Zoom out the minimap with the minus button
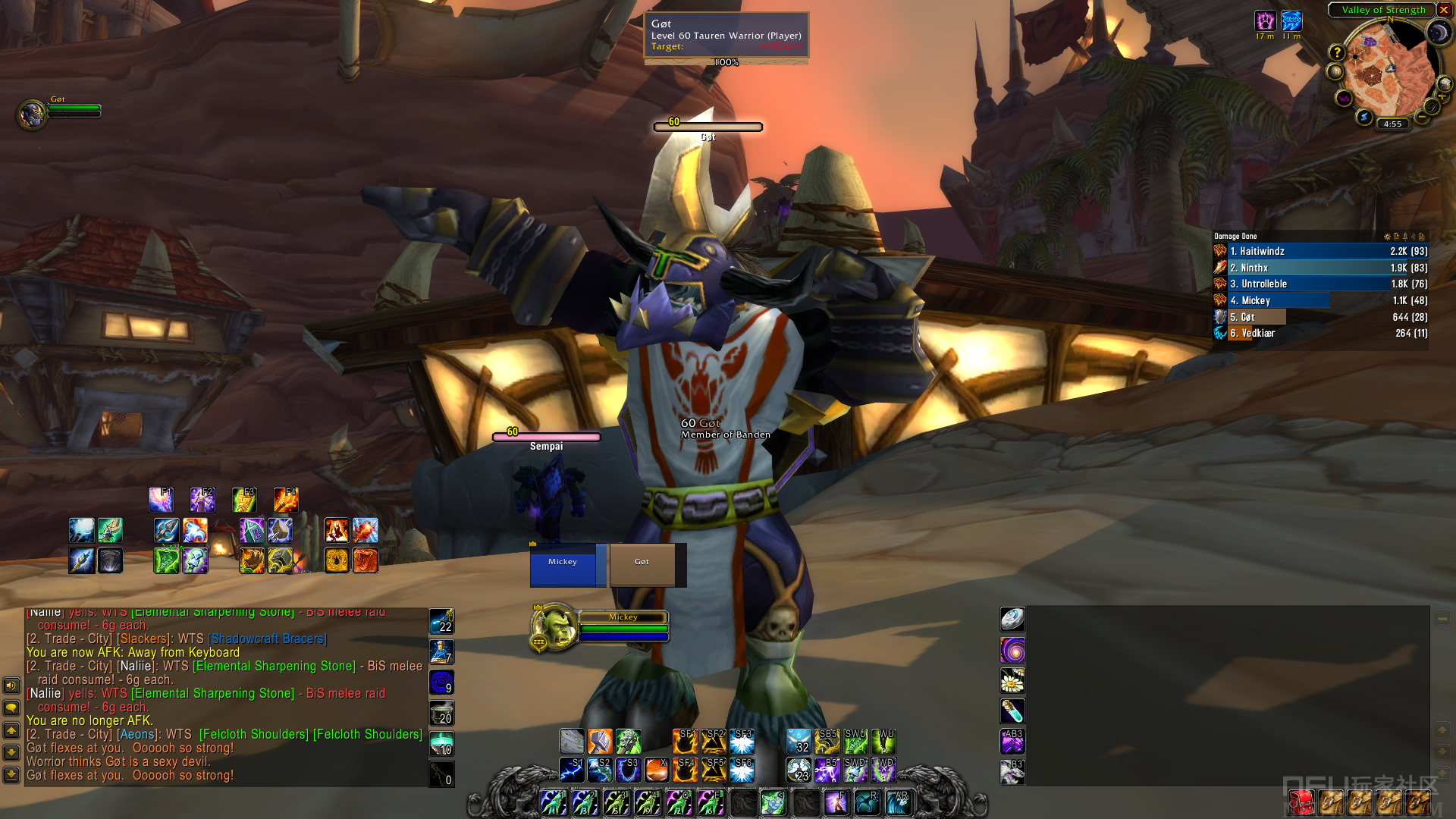The width and height of the screenshot is (1456, 819). pos(1422,118)
